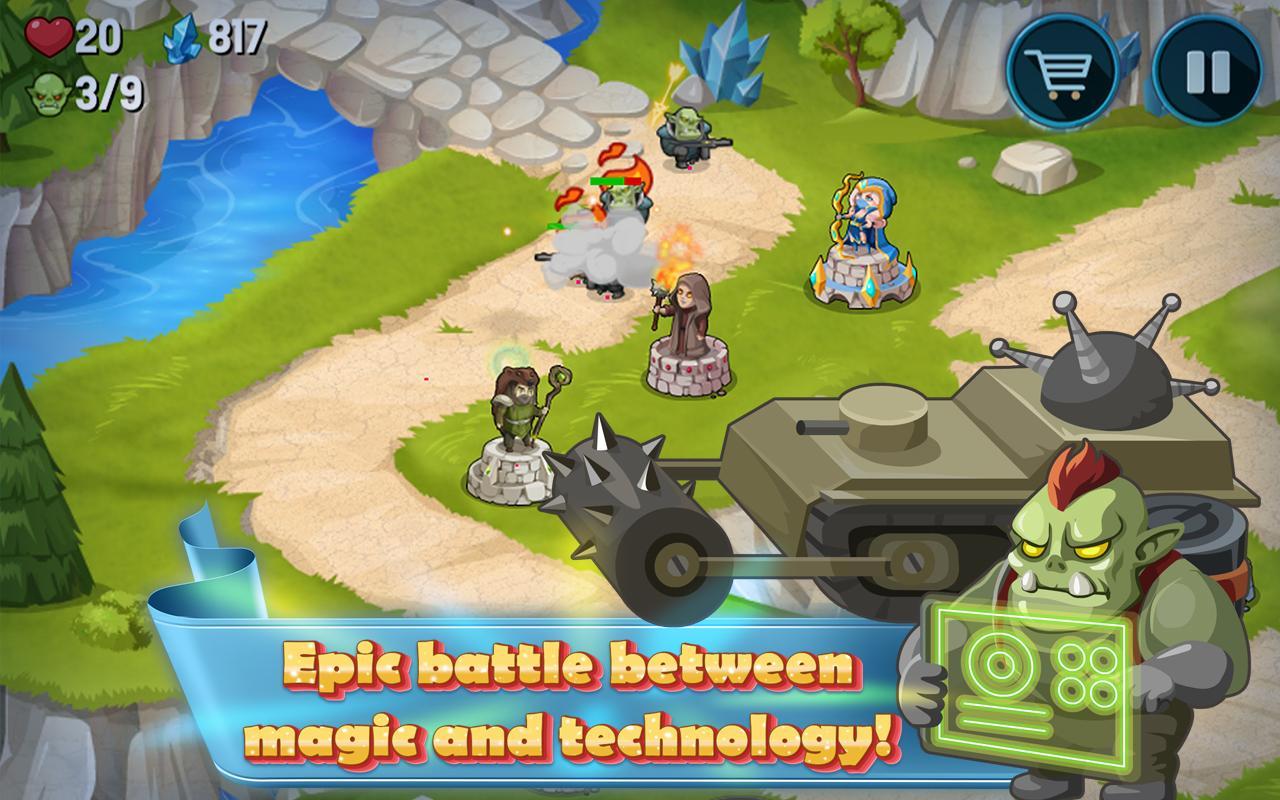
Task: Open the in-game shop cart
Action: 1063,71
